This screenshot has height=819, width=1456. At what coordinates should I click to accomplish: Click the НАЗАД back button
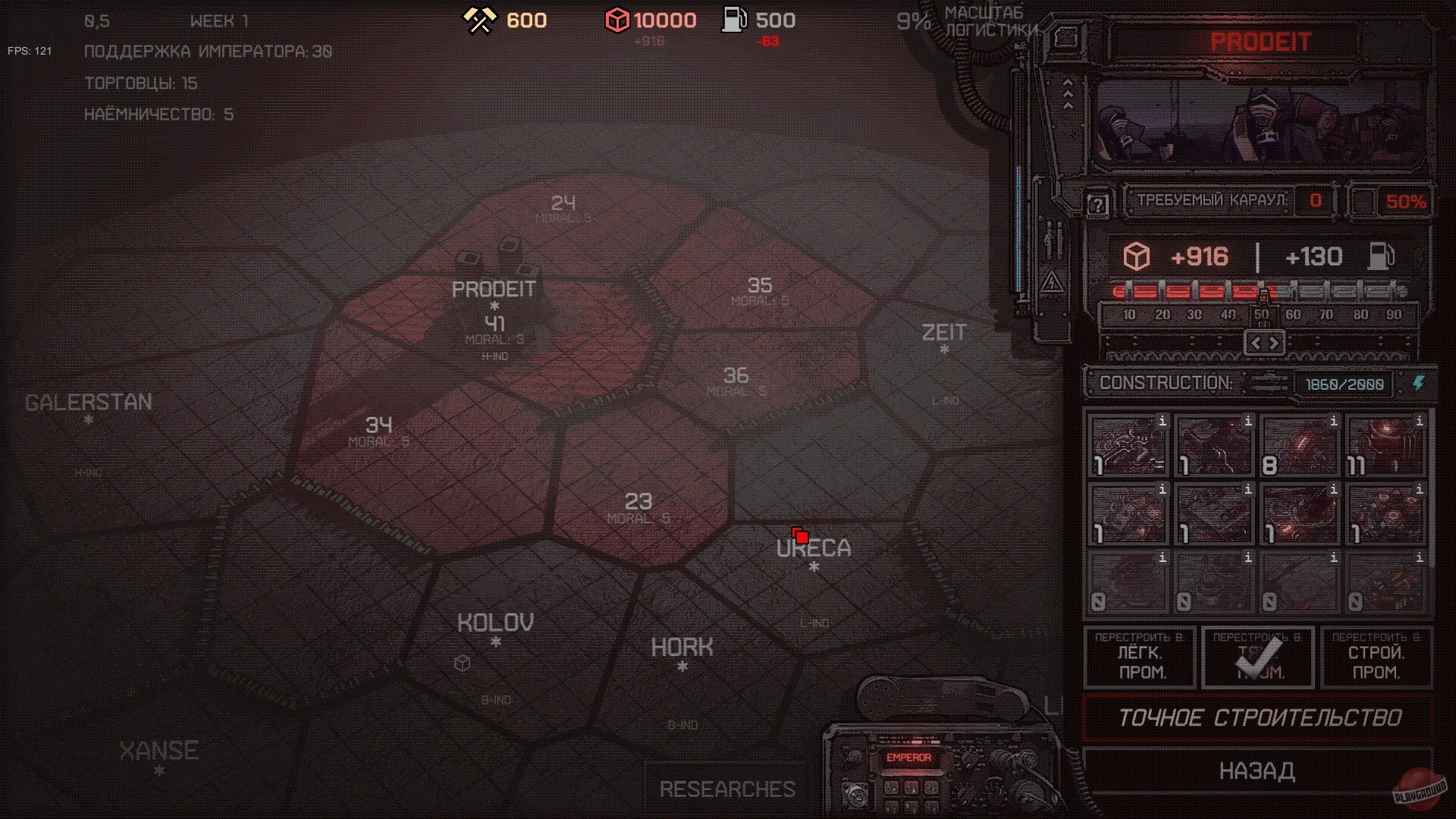click(1257, 771)
